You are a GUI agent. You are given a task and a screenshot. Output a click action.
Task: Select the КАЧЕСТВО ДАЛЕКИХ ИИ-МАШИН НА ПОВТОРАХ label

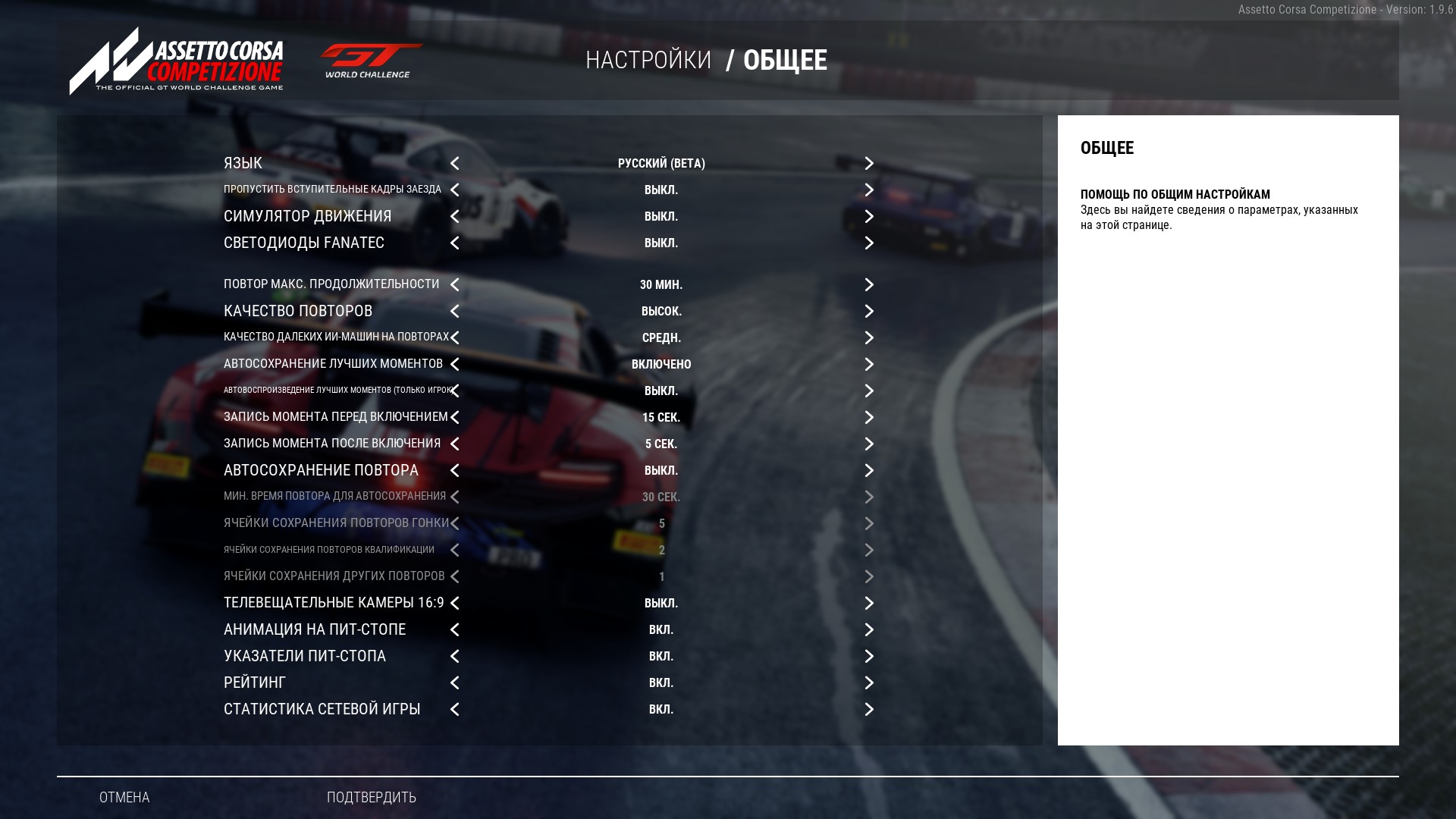point(336,337)
